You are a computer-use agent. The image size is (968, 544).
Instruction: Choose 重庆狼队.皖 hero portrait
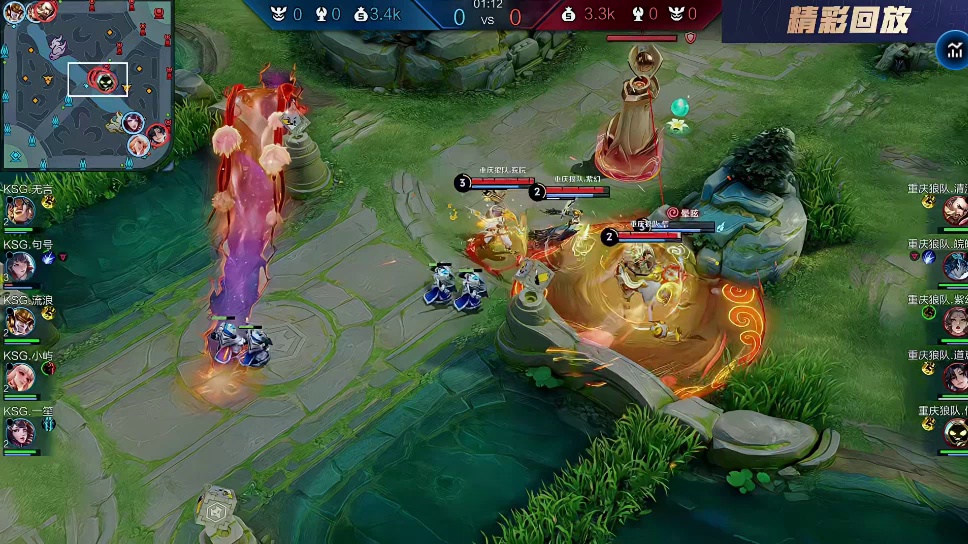955,266
